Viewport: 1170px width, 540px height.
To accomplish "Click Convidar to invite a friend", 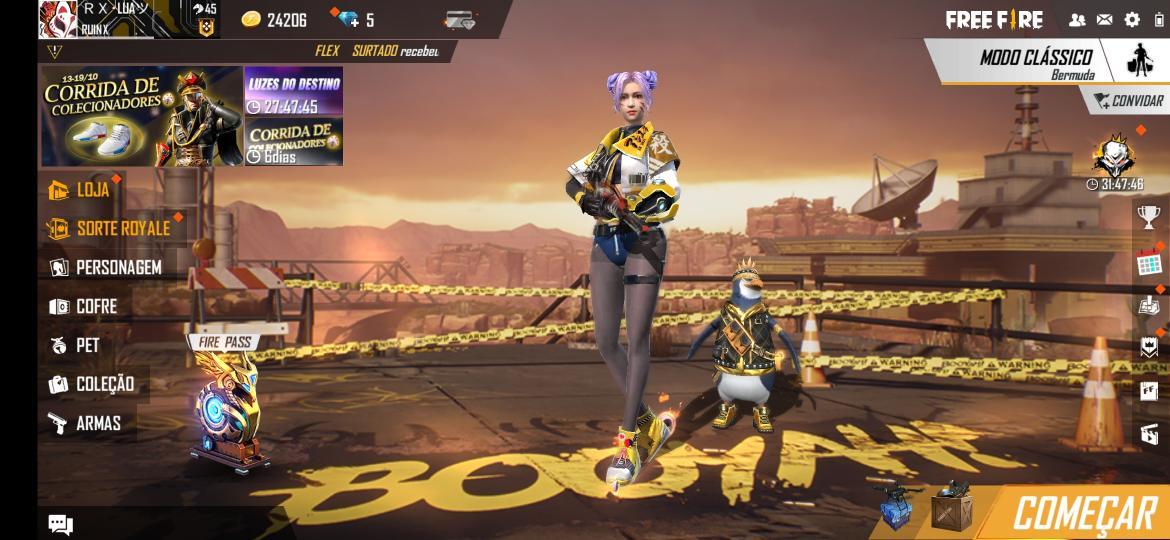I will tap(1128, 101).
